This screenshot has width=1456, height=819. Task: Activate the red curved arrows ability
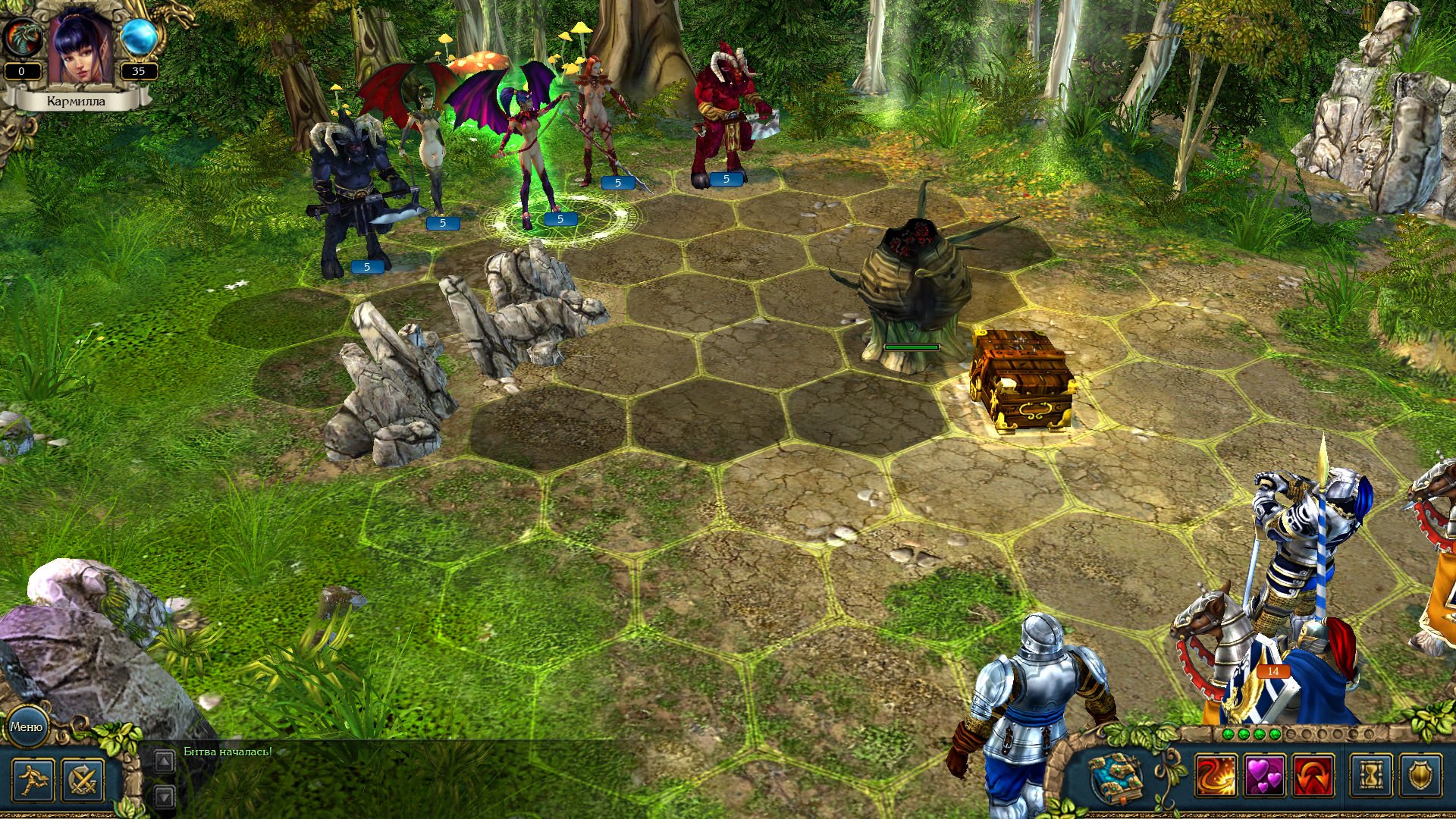[x=1313, y=776]
